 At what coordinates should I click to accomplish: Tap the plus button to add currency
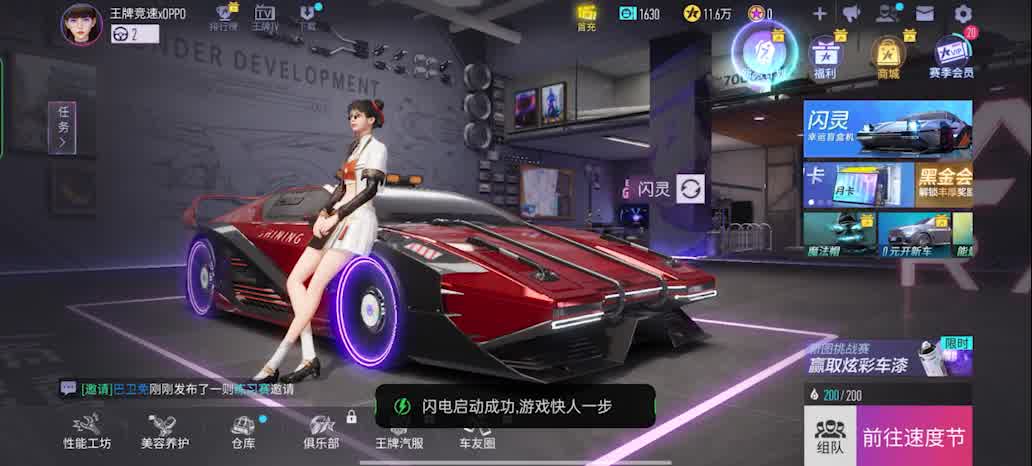pos(819,14)
